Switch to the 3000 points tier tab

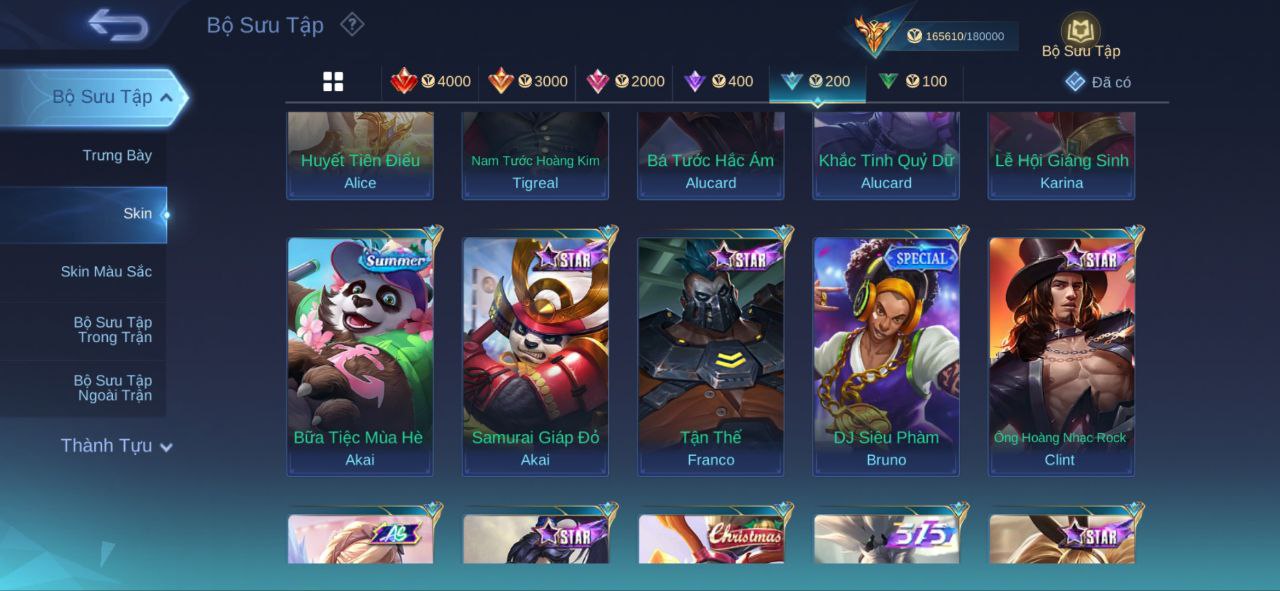[528, 82]
